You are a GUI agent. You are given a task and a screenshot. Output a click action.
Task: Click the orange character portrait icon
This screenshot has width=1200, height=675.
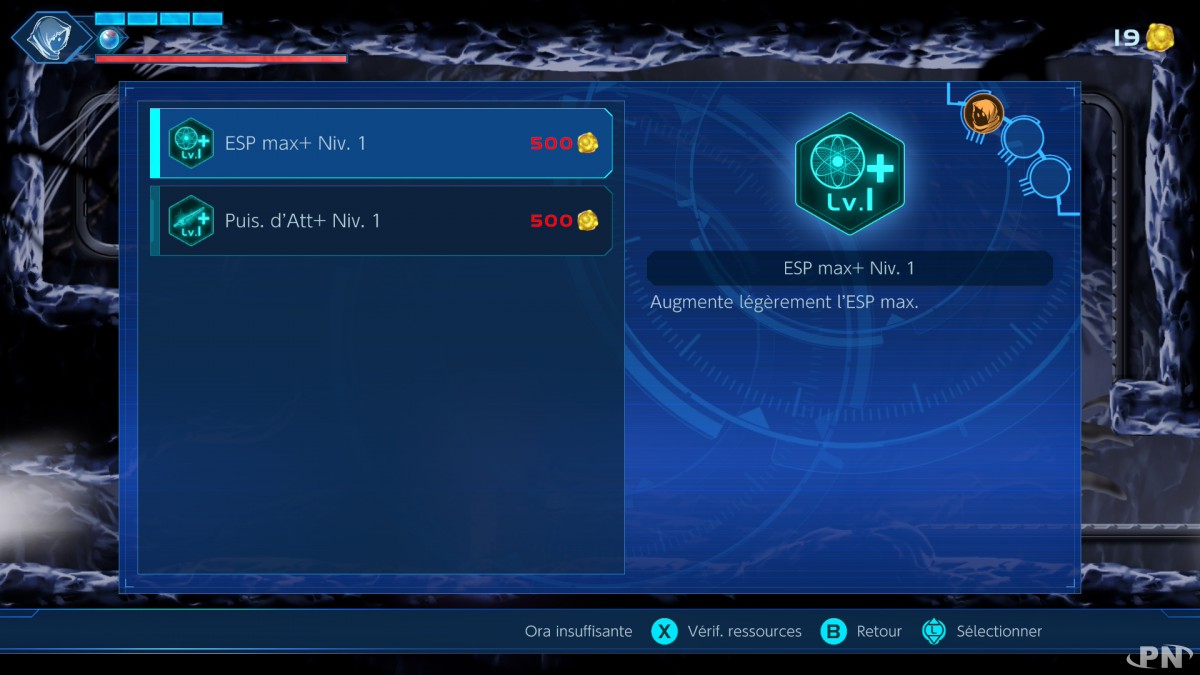coord(982,114)
